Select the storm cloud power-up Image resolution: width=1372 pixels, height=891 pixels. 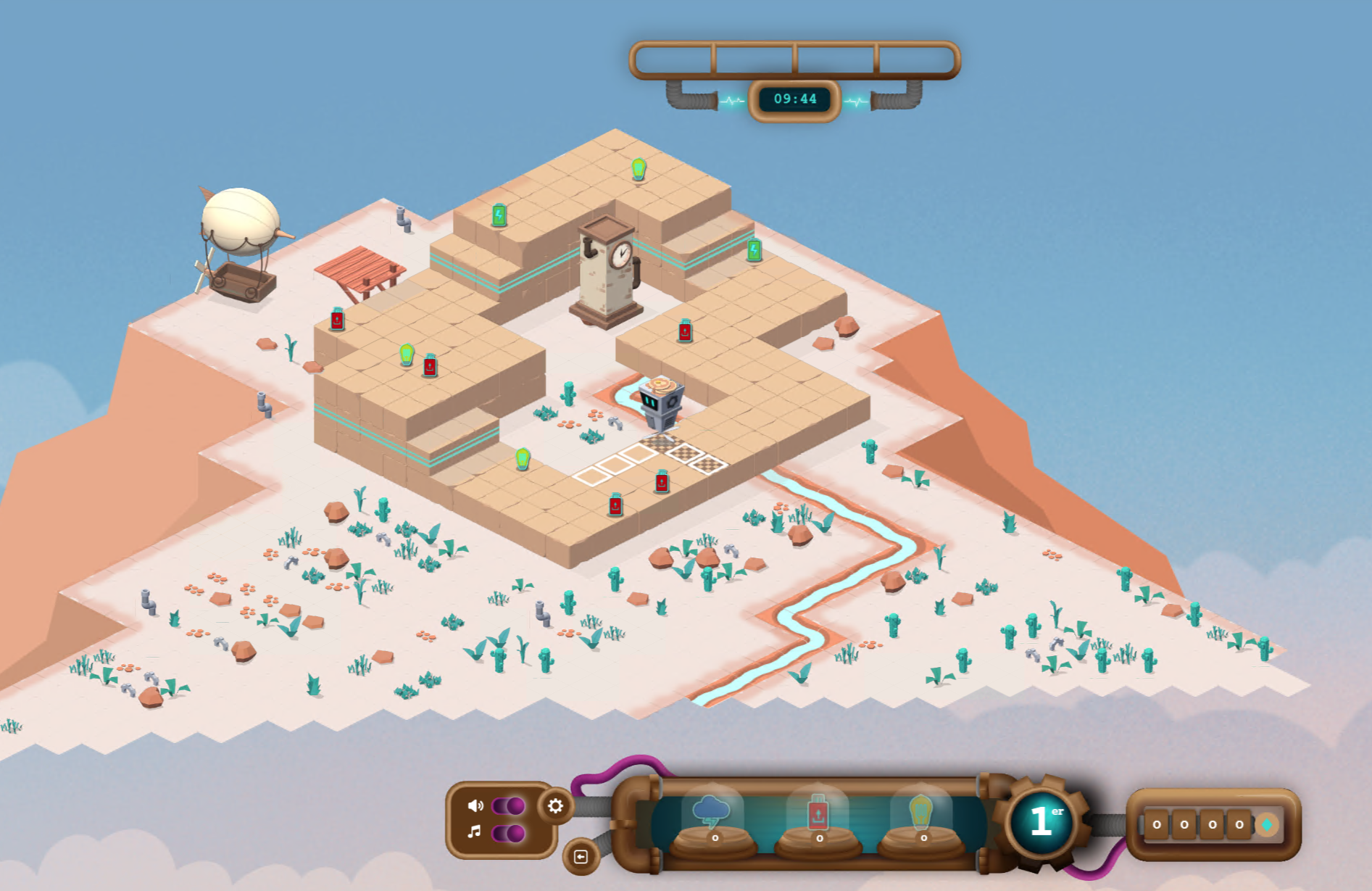712,813
